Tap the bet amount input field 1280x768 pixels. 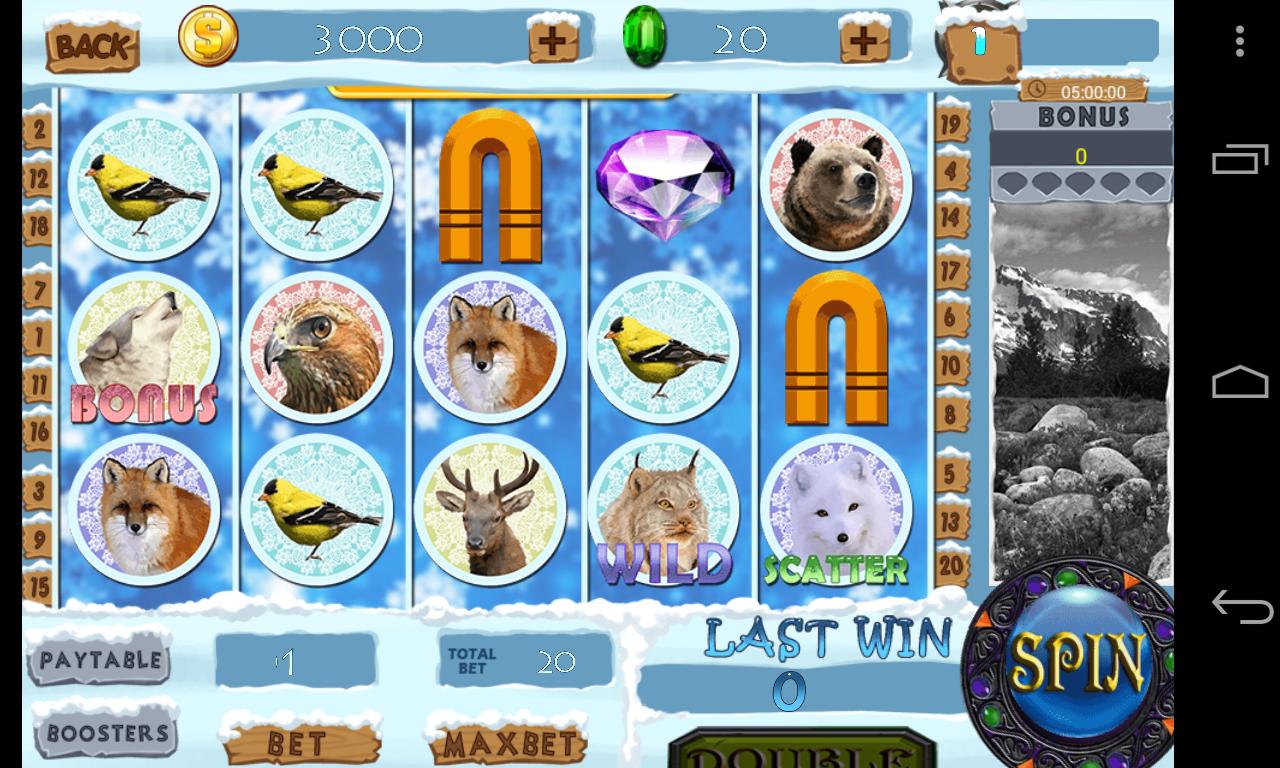295,662
